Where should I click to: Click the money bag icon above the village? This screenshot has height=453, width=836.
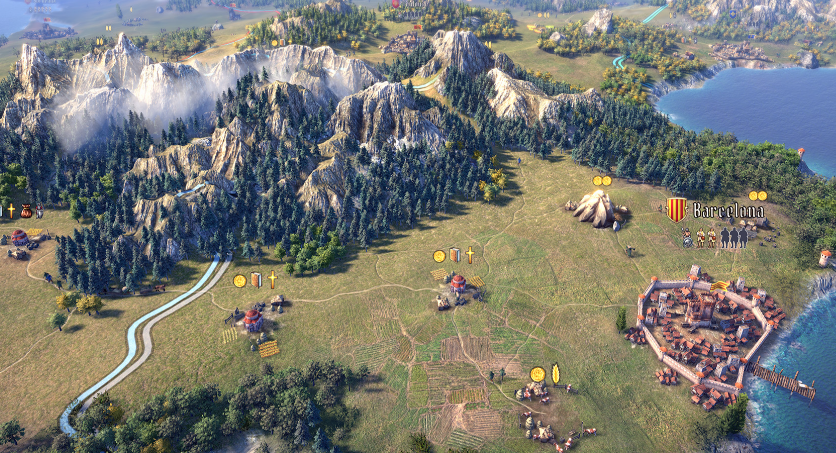25,211
